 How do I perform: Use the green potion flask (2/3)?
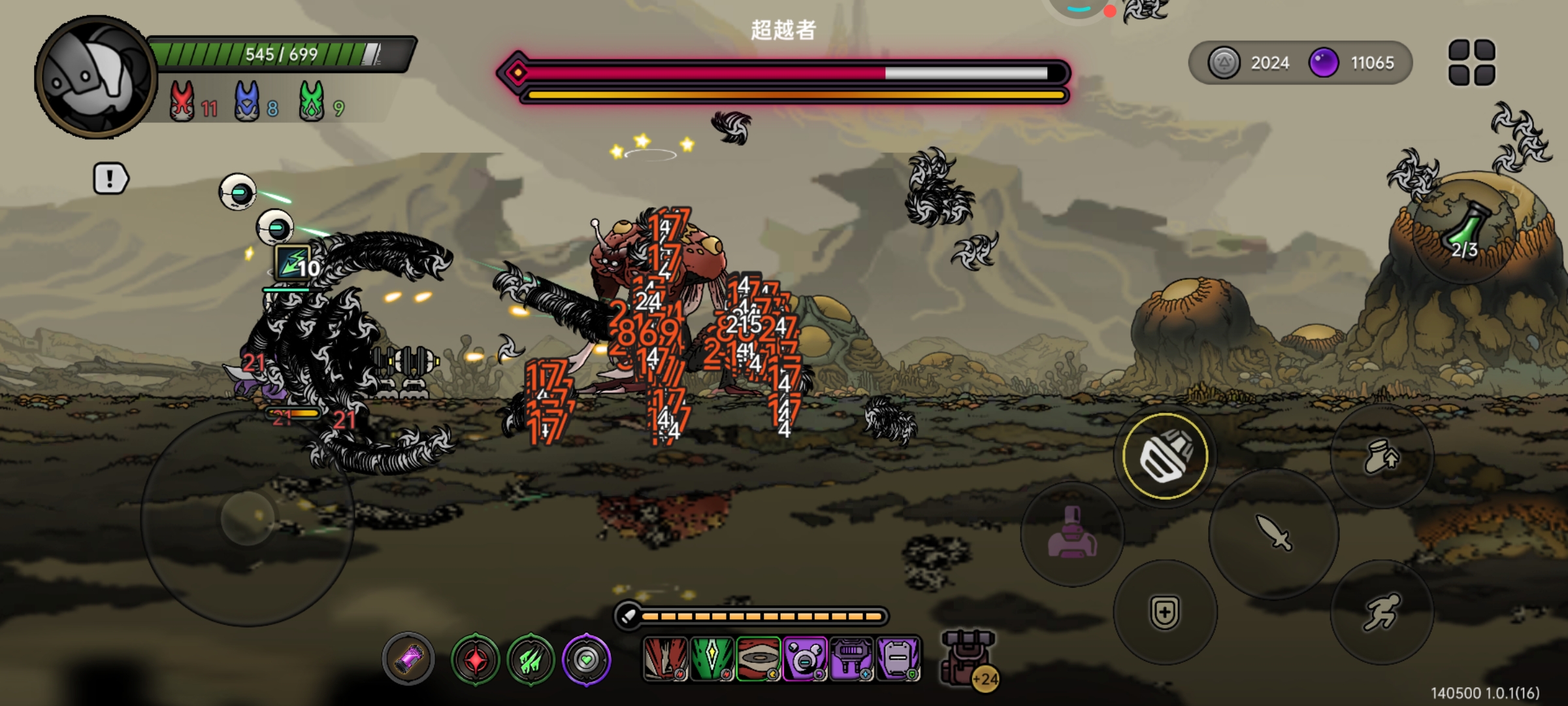[x=1465, y=233]
